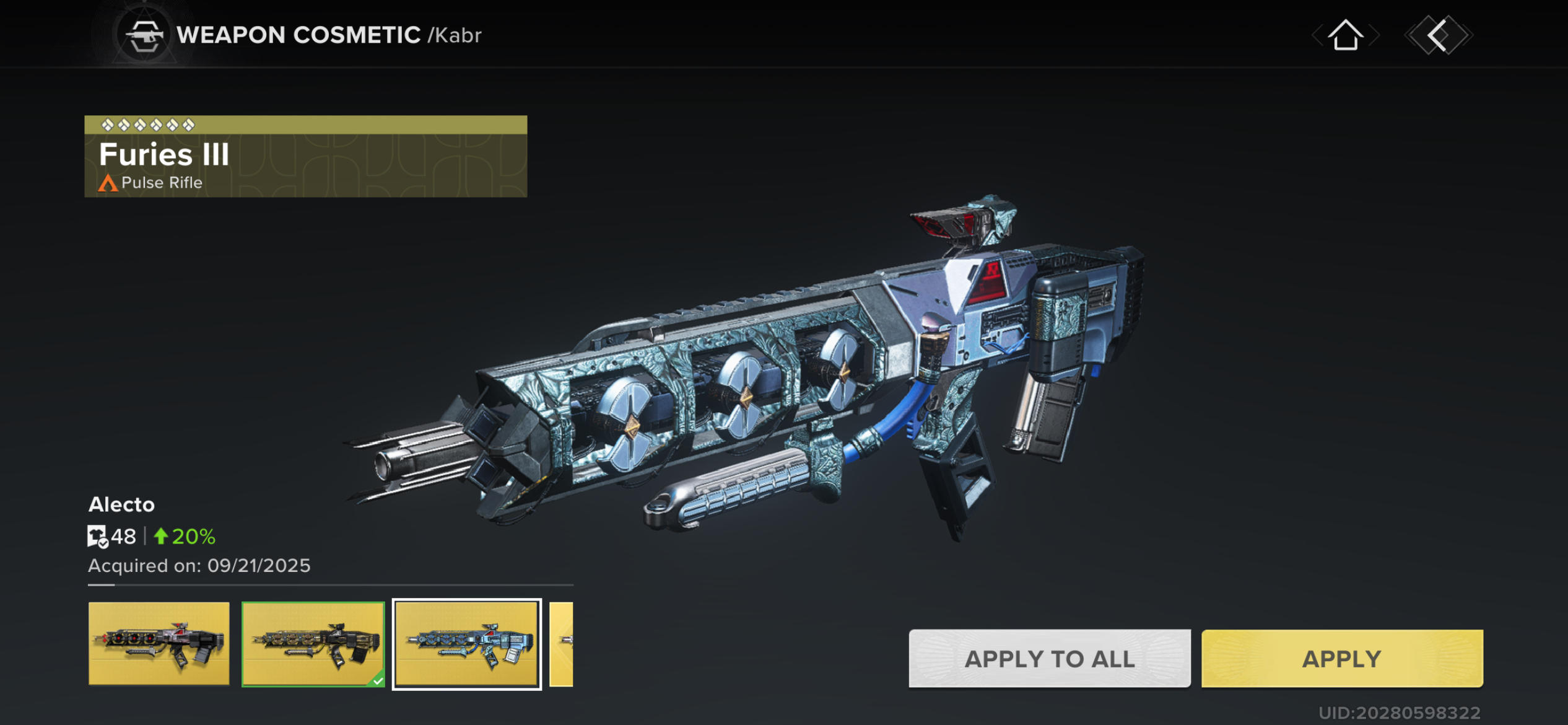1568x725 pixels.
Task: Select the red and black skin thumbnail
Action: pos(159,643)
